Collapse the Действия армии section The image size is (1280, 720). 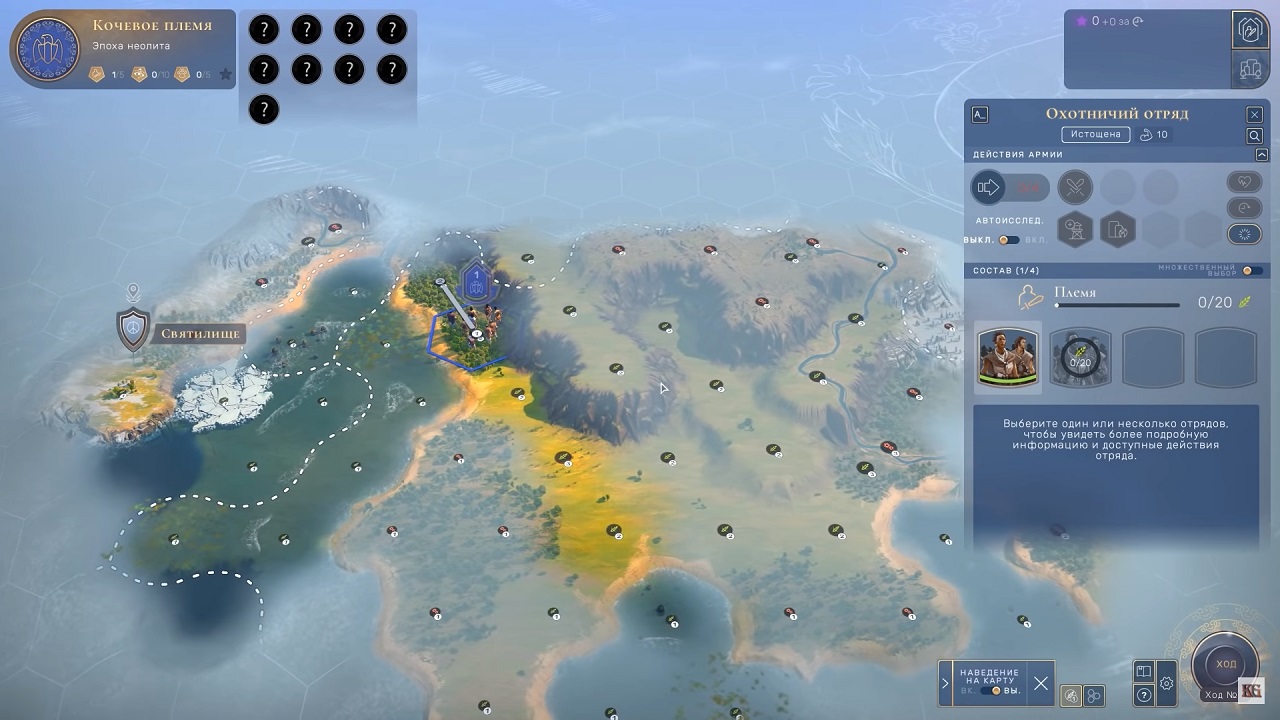[1262, 155]
